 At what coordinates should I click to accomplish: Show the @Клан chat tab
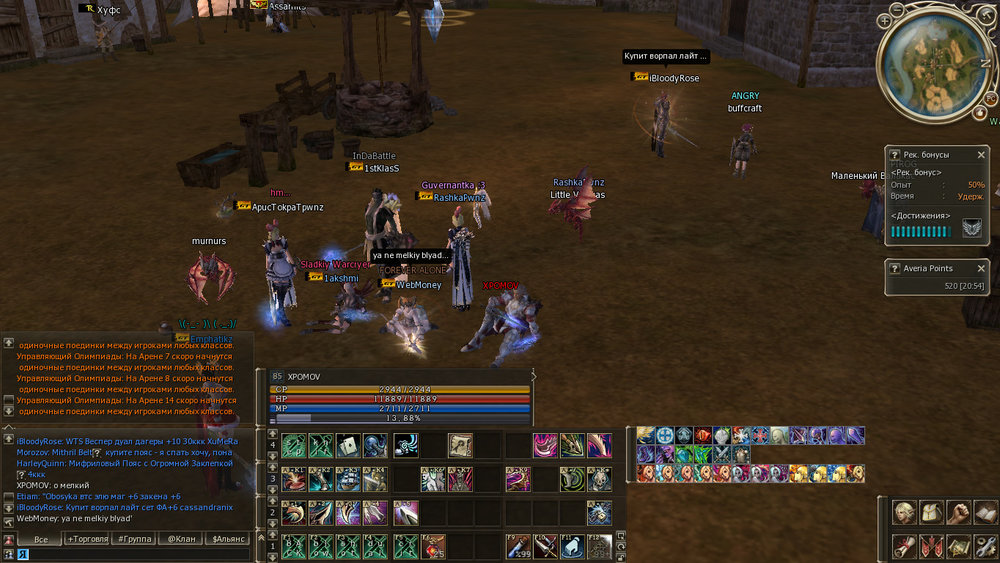181,539
